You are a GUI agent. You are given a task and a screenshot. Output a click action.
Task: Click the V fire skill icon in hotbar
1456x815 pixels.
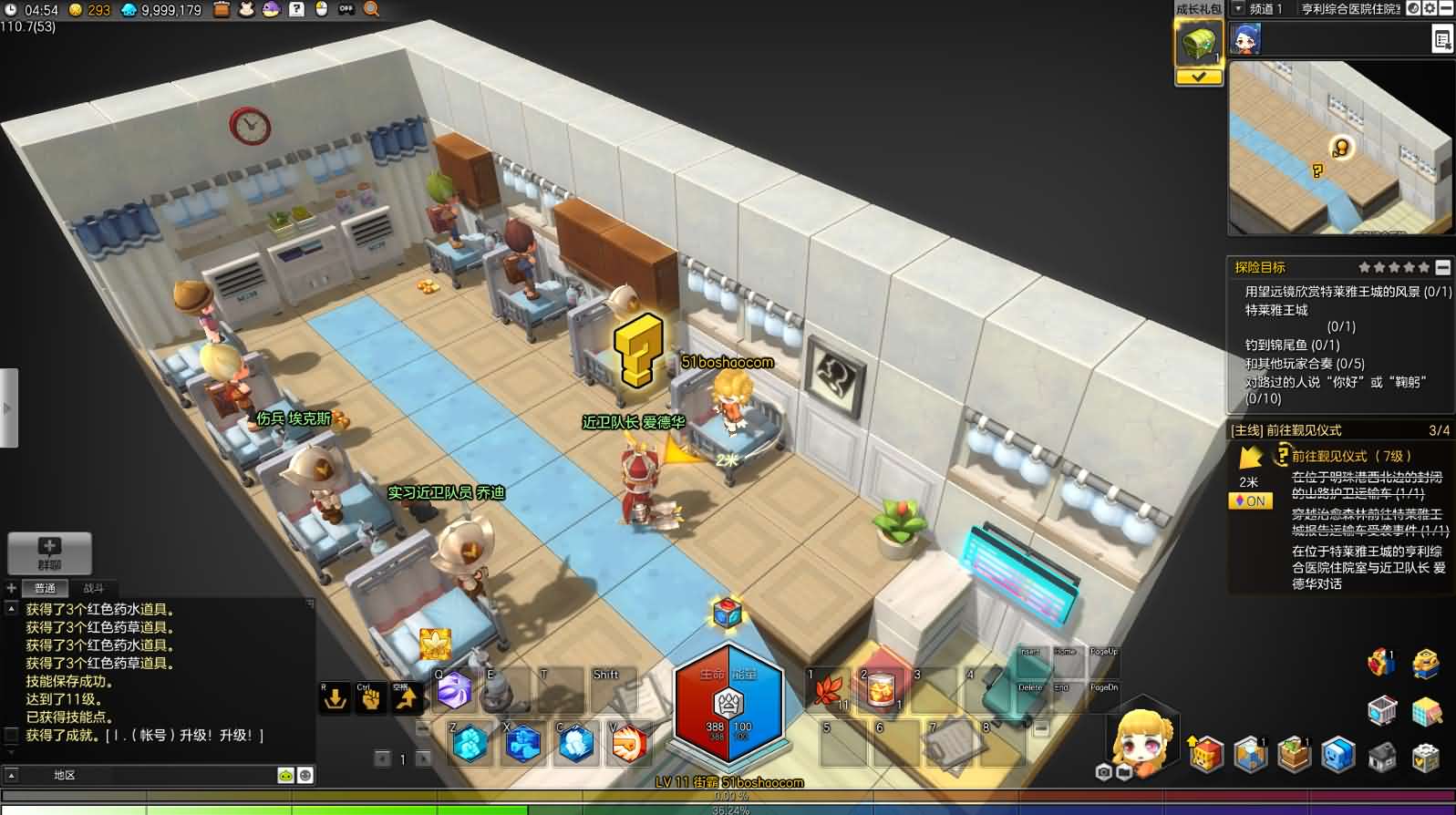pyautogui.click(x=630, y=746)
